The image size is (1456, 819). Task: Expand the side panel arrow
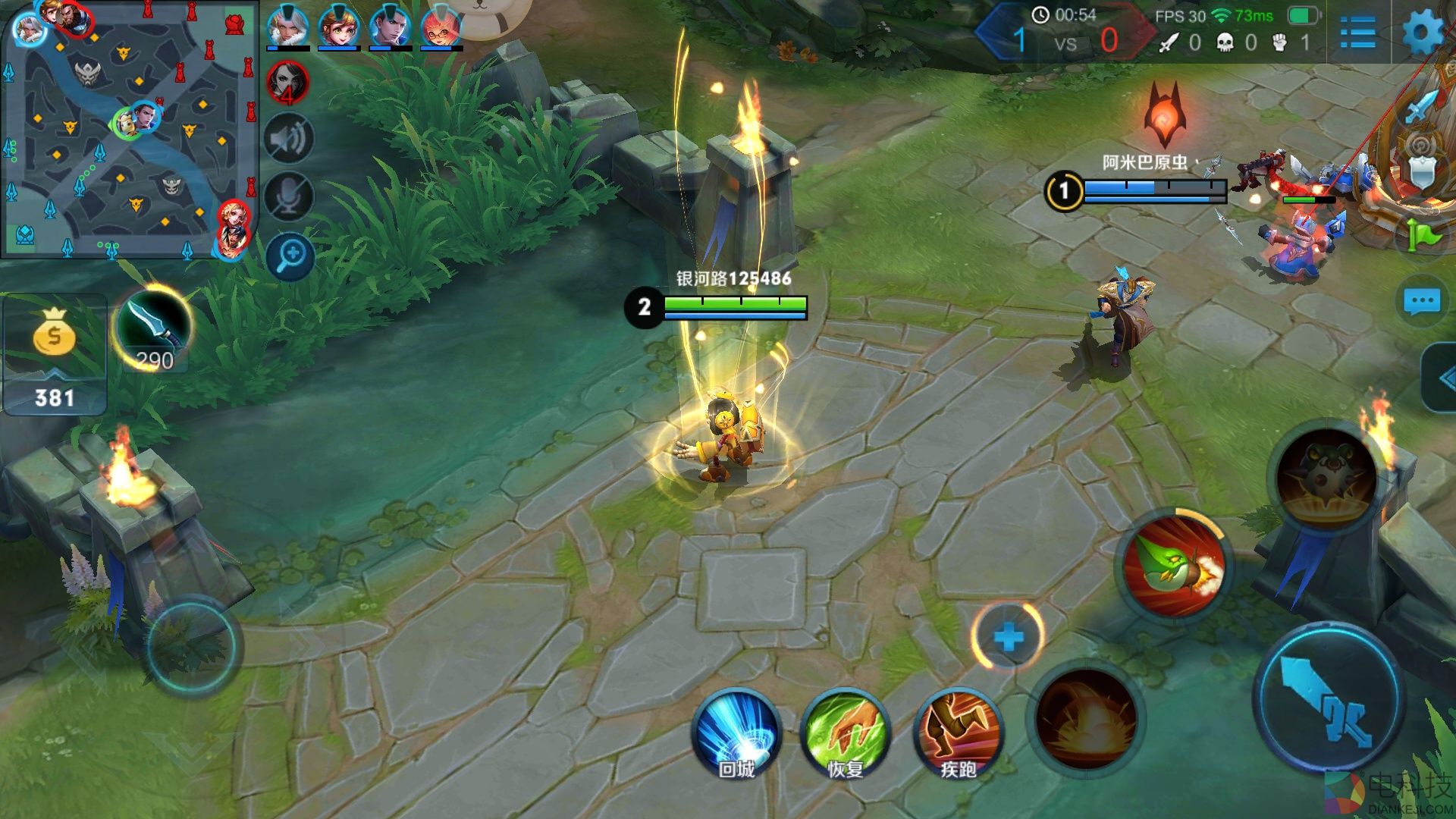click(1441, 378)
